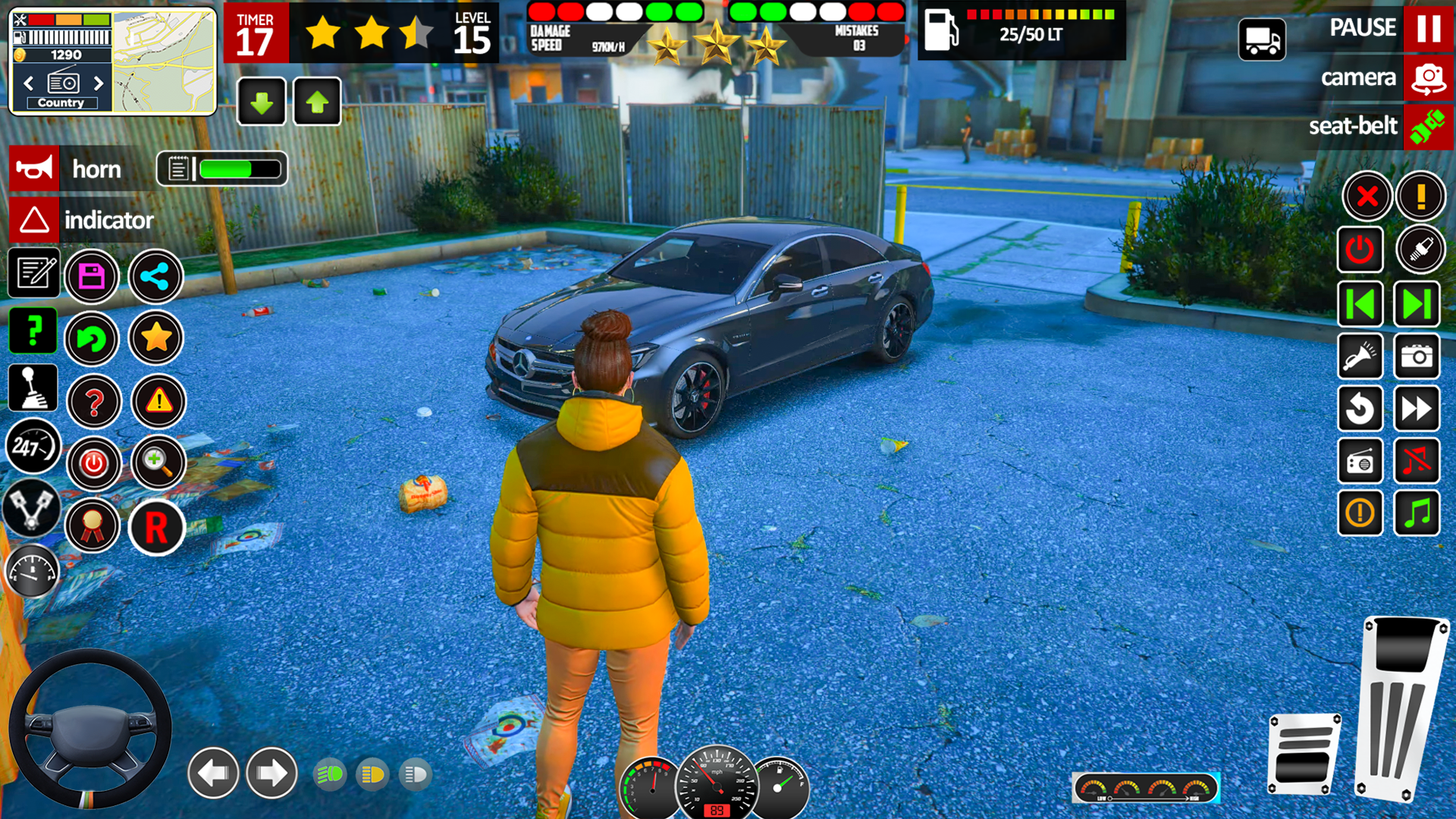
Task: Open the radio icon on the right panel
Action: (x=1360, y=461)
